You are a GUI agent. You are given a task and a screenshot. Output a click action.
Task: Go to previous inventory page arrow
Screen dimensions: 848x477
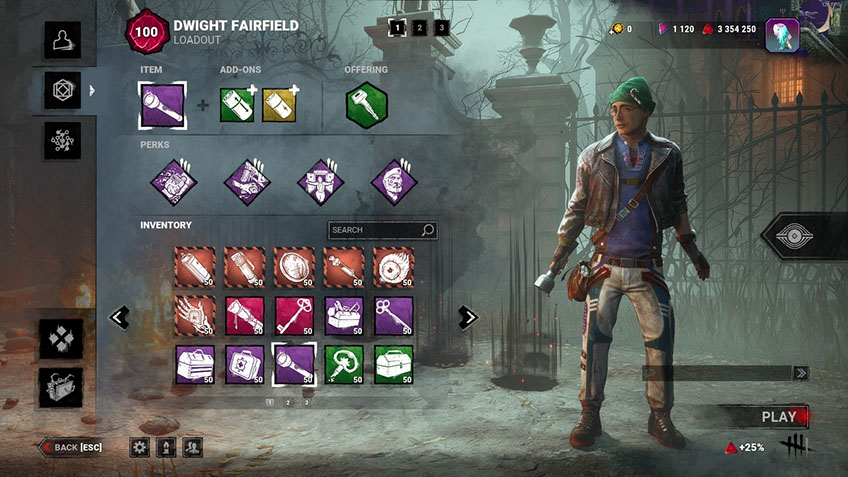119,317
